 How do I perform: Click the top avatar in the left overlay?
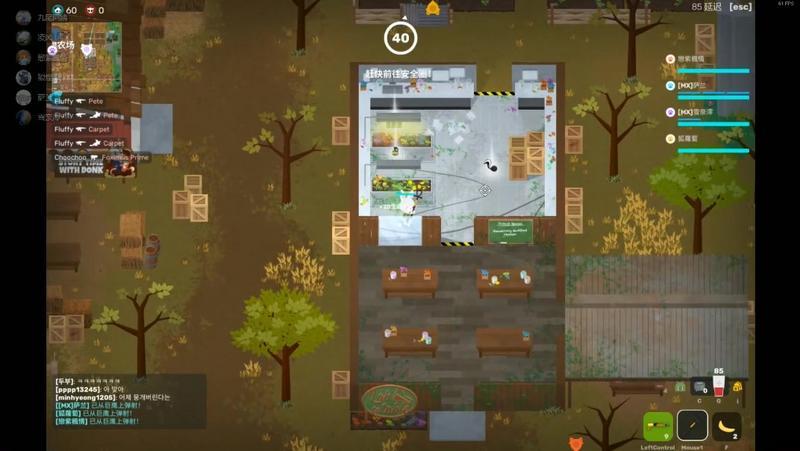point(23,17)
